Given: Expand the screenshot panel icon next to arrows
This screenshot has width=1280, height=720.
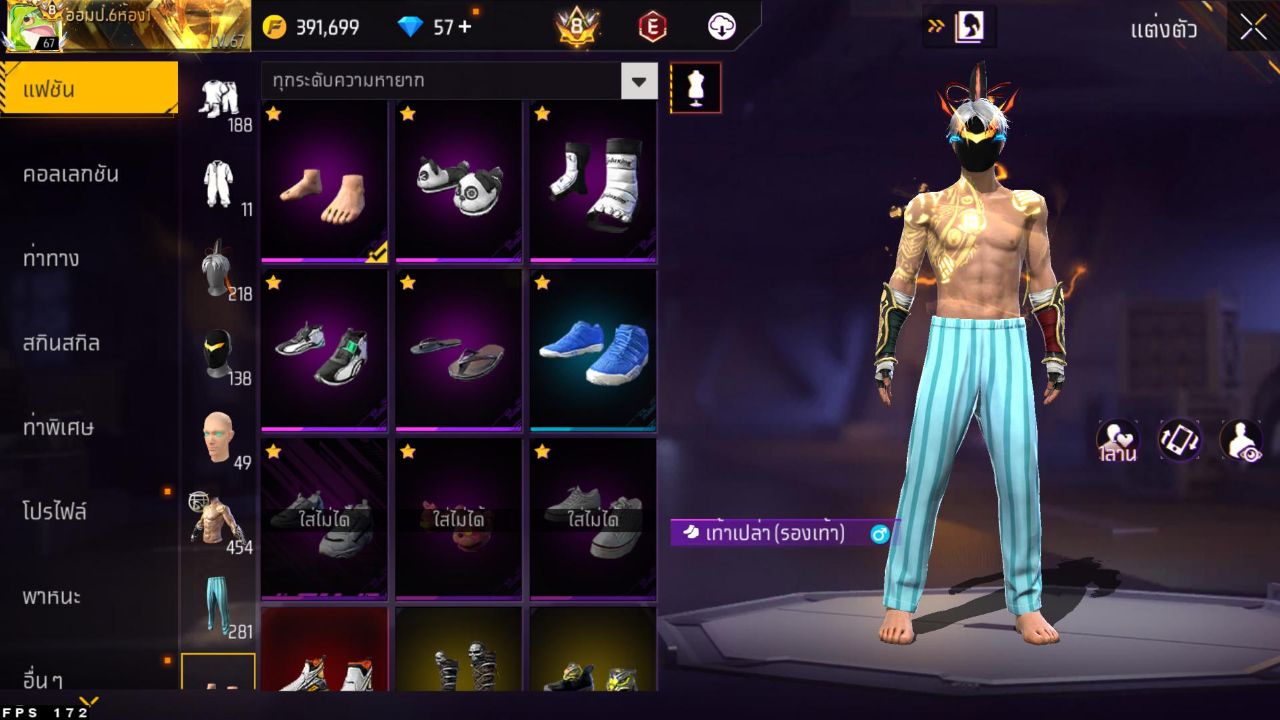Looking at the screenshot, I should [x=970, y=27].
